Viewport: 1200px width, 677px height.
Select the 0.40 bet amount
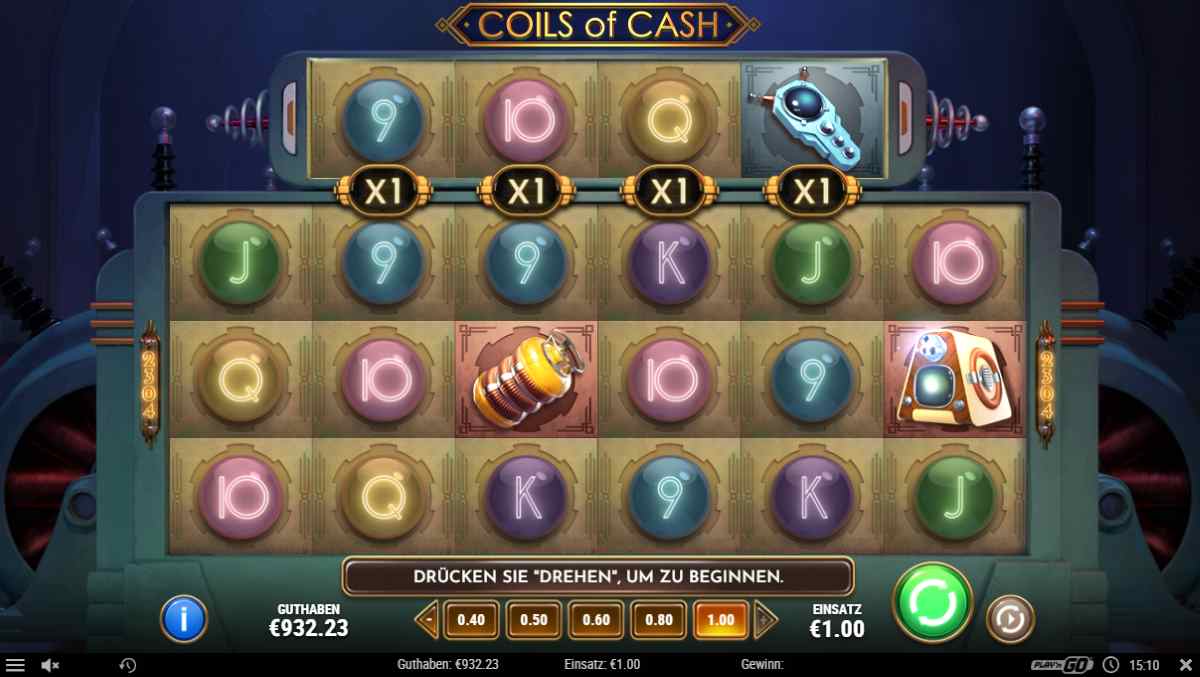[x=470, y=620]
